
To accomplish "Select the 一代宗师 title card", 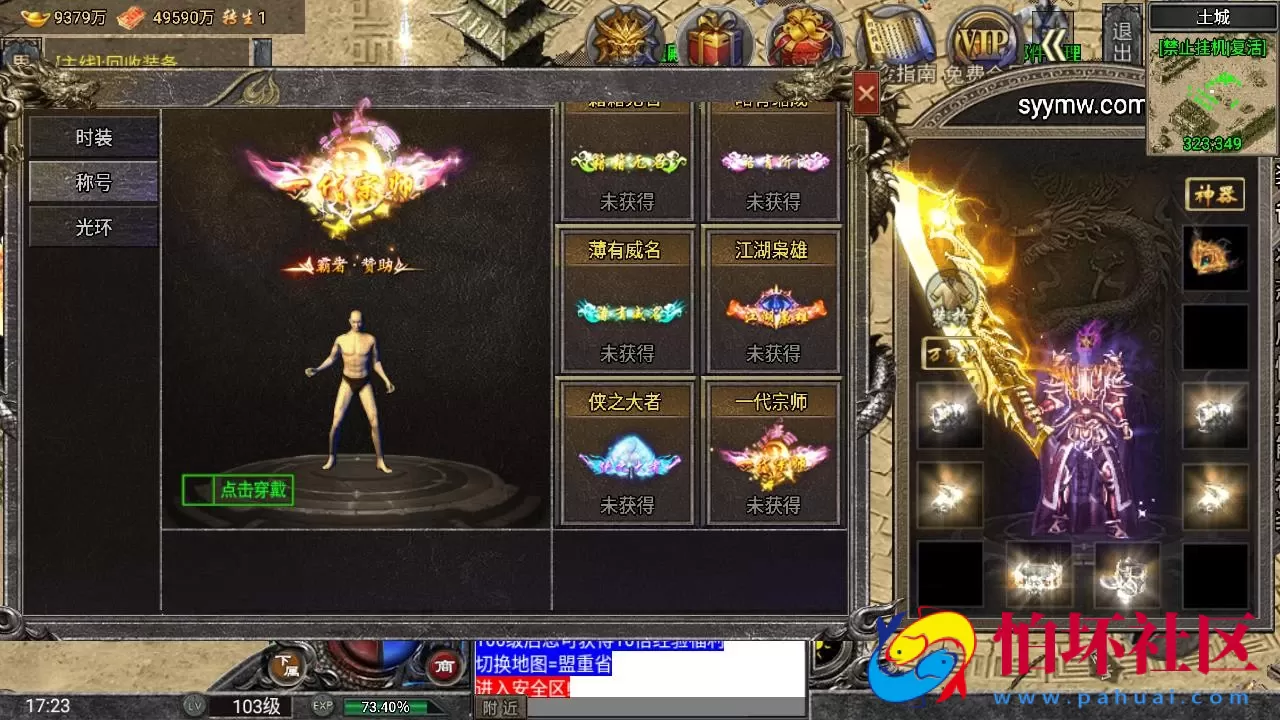I will tap(771, 452).
